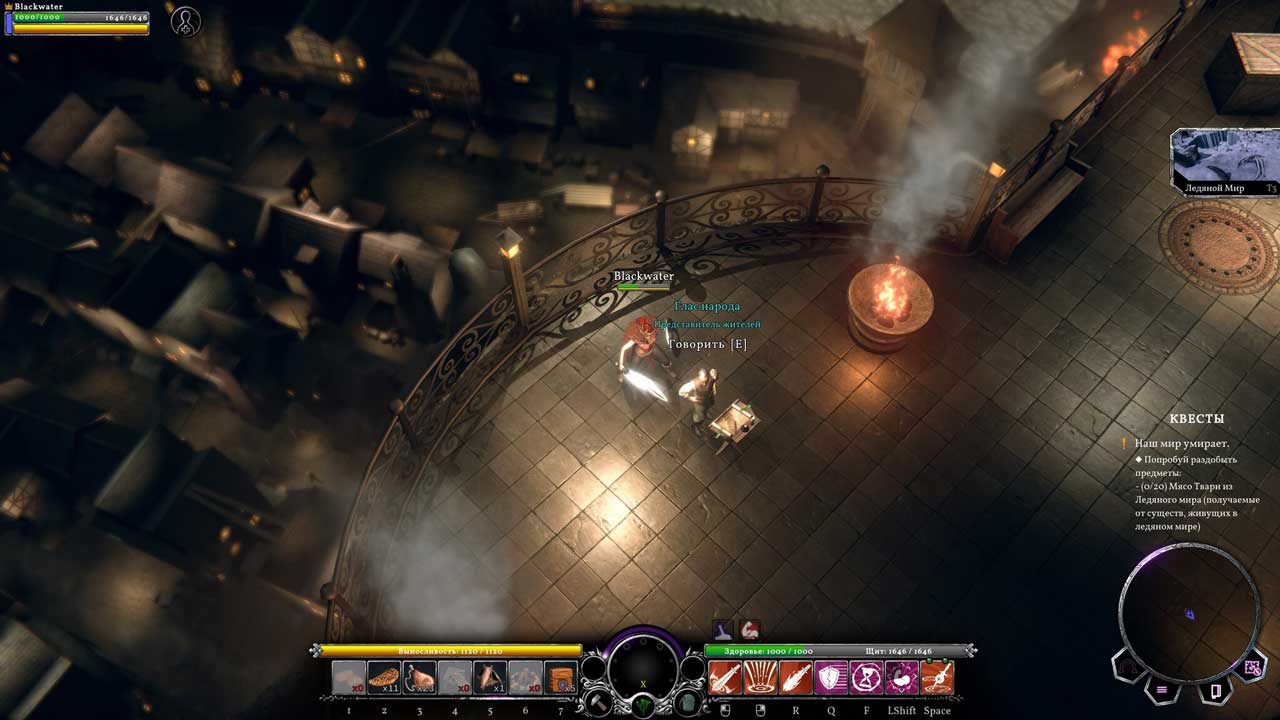
Task: Use the roasted meat leg in slot 3
Action: tap(420, 678)
